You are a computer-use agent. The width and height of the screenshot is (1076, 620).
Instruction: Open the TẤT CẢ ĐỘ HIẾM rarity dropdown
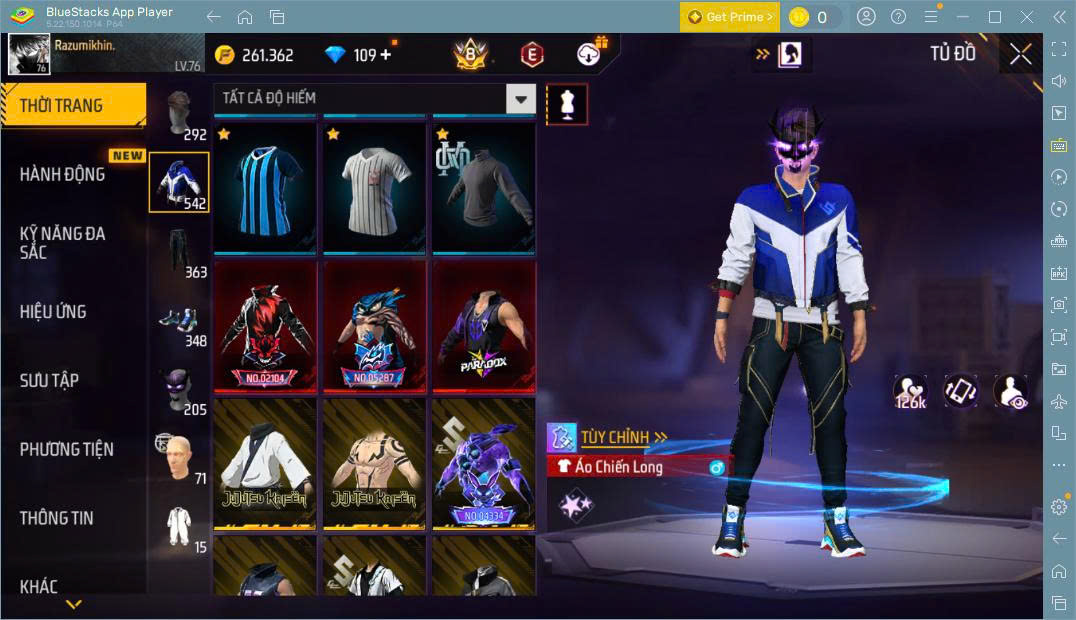(375, 98)
